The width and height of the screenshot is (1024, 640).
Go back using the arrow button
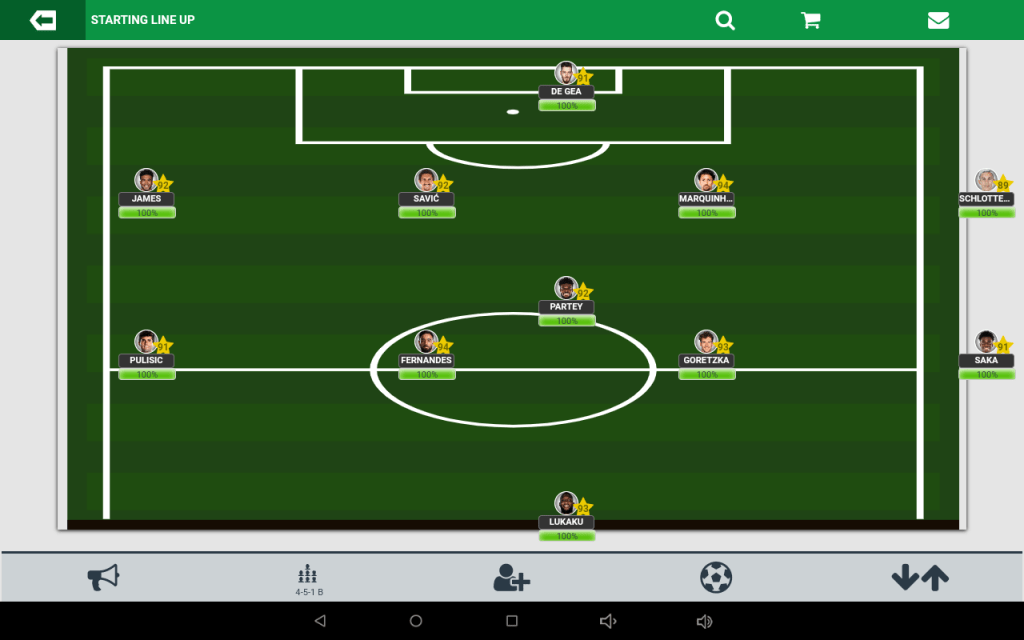pyautogui.click(x=43, y=20)
